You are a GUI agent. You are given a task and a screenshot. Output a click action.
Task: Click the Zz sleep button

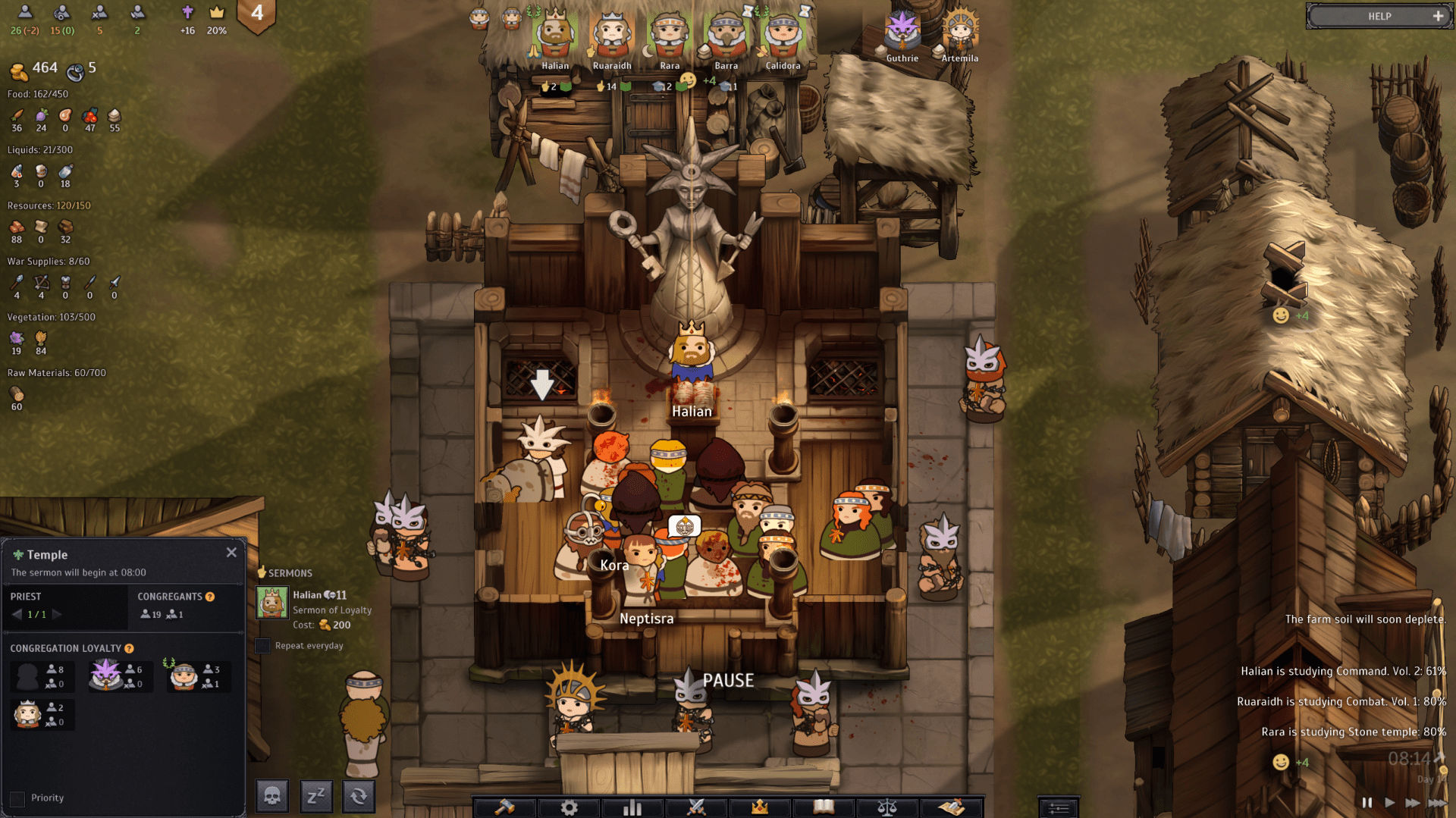(315, 796)
